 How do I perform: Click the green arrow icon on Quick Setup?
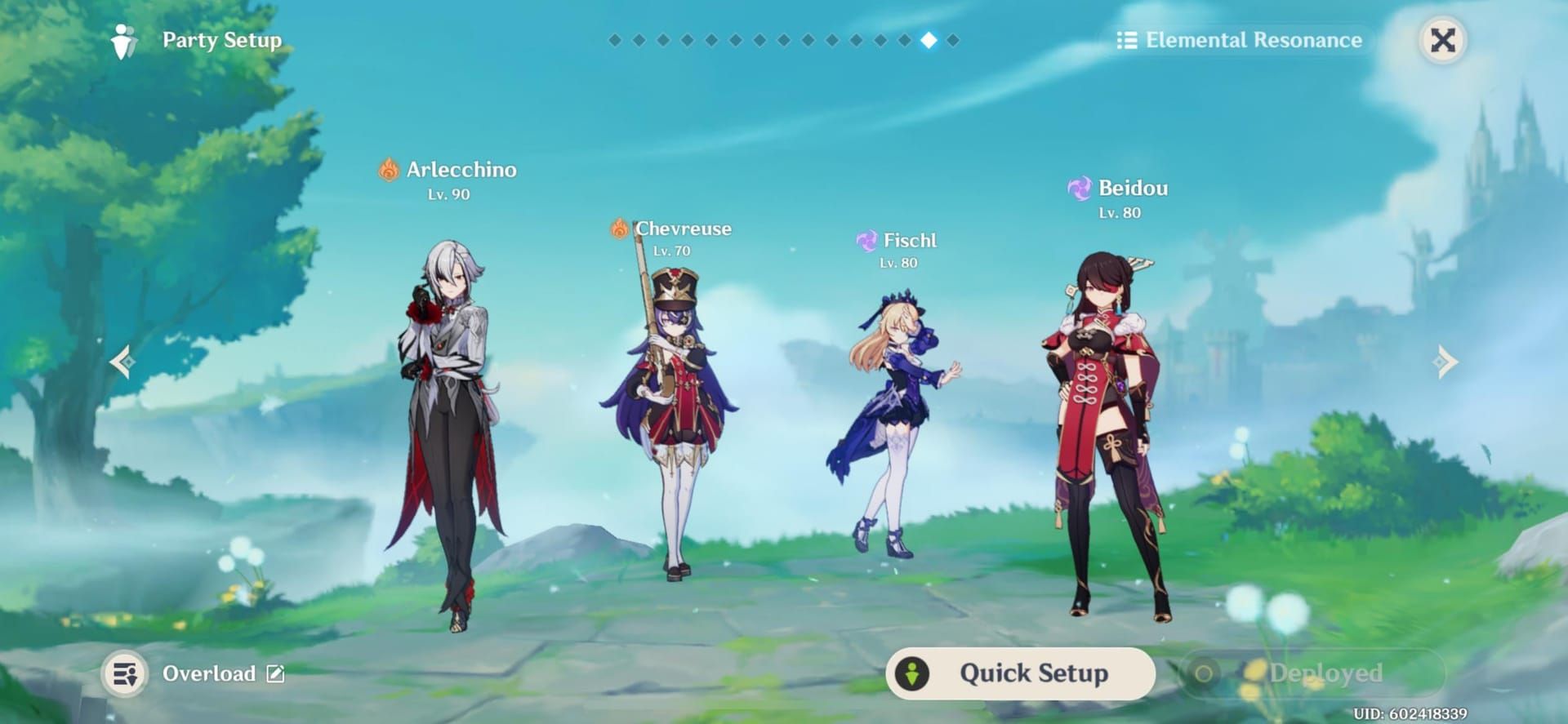[913, 674]
